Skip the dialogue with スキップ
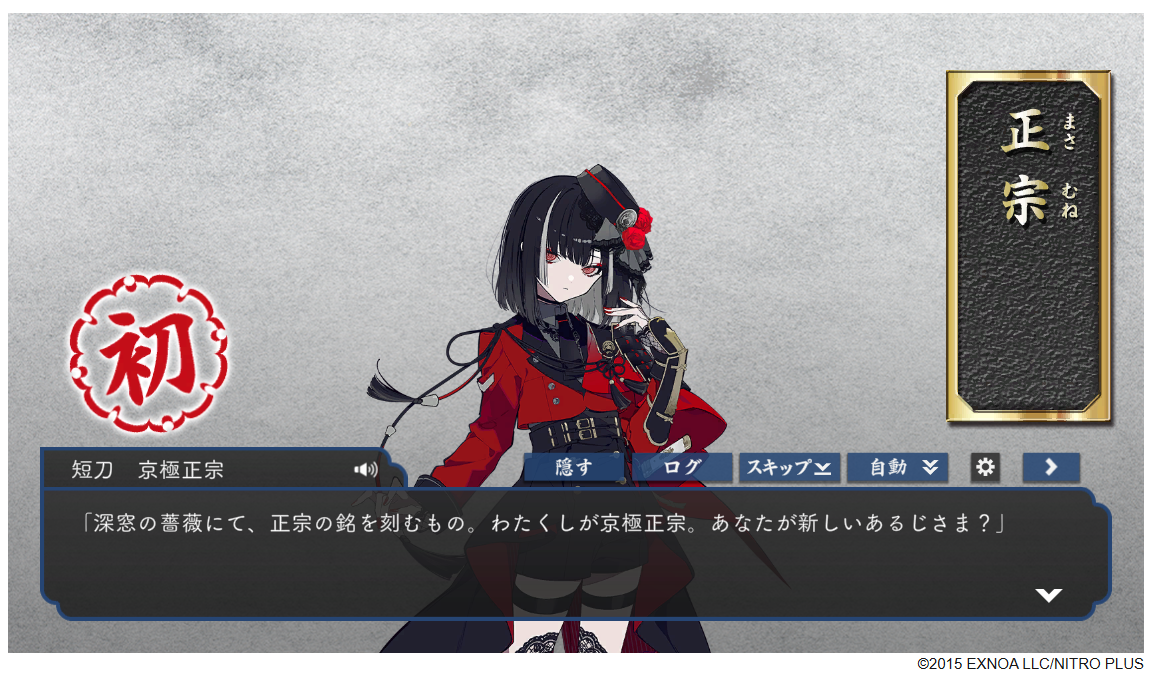This screenshot has width=1151, height=674. [789, 467]
